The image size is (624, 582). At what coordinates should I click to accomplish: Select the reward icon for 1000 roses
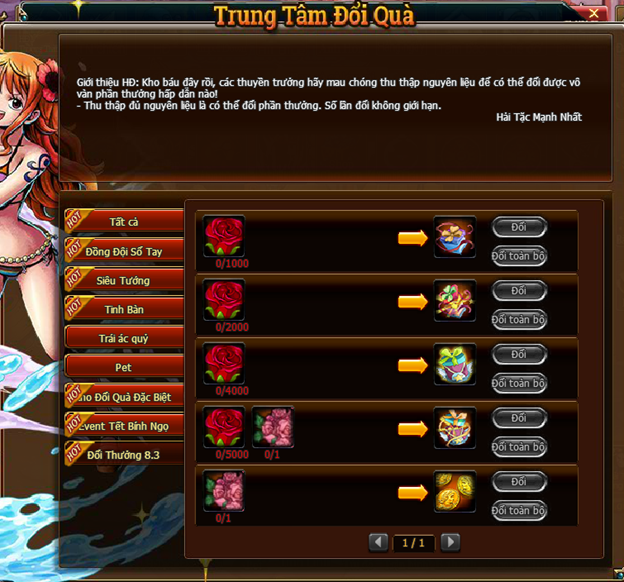click(x=455, y=237)
